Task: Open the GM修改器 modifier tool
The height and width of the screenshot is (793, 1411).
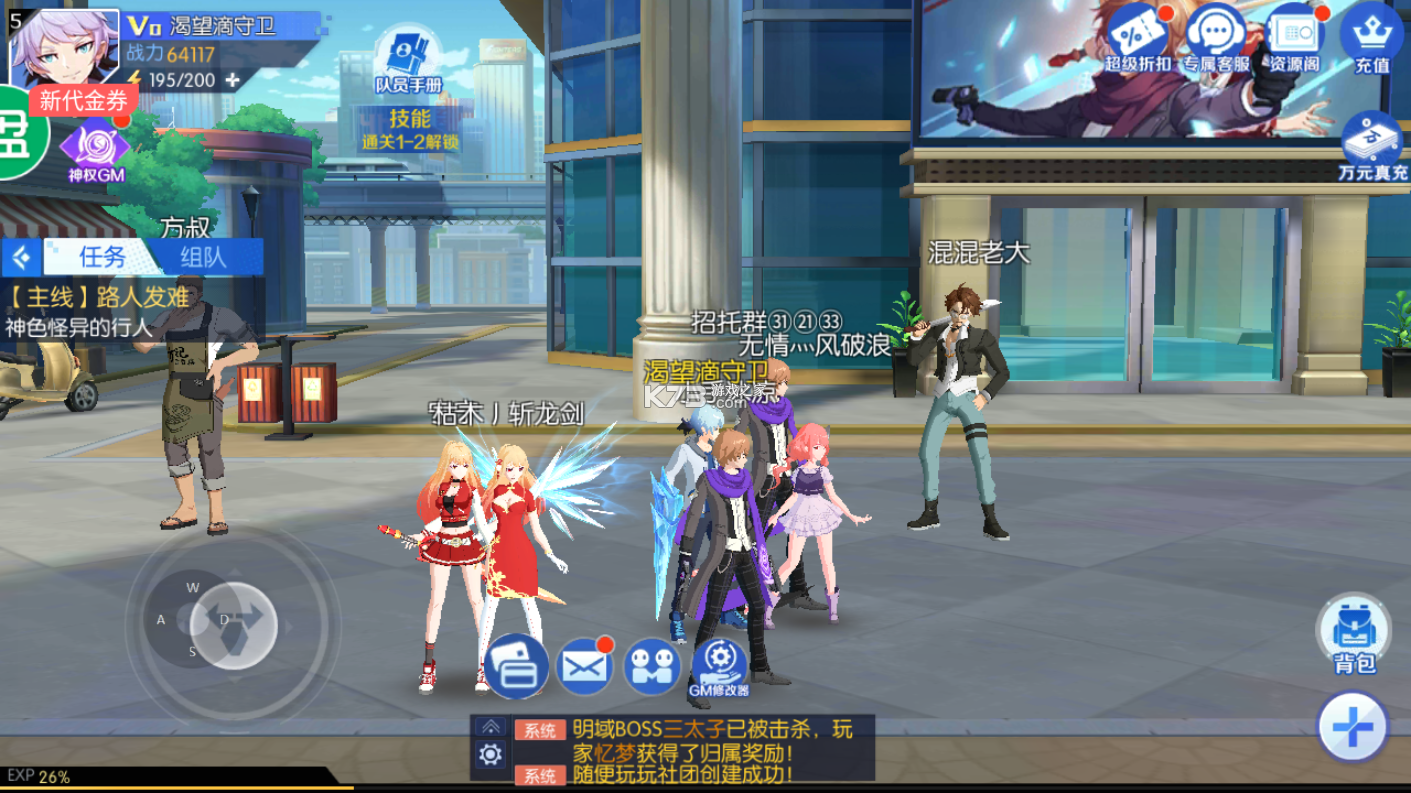Action: pyautogui.click(x=719, y=666)
